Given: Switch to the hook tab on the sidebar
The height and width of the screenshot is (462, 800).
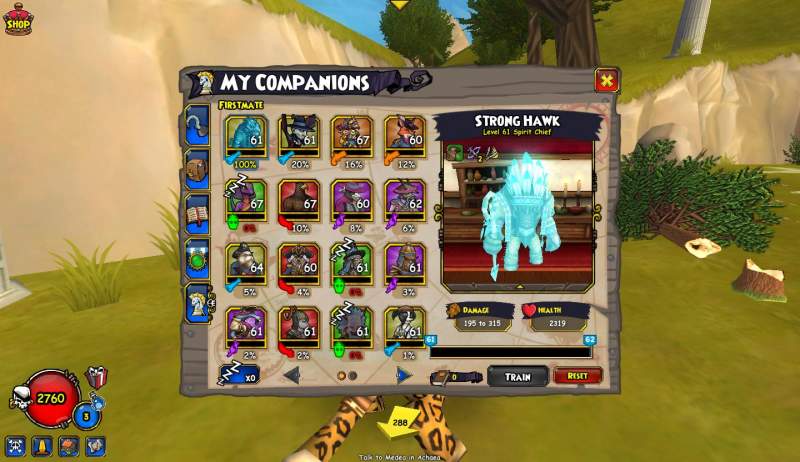Looking at the screenshot, I should 197,124.
